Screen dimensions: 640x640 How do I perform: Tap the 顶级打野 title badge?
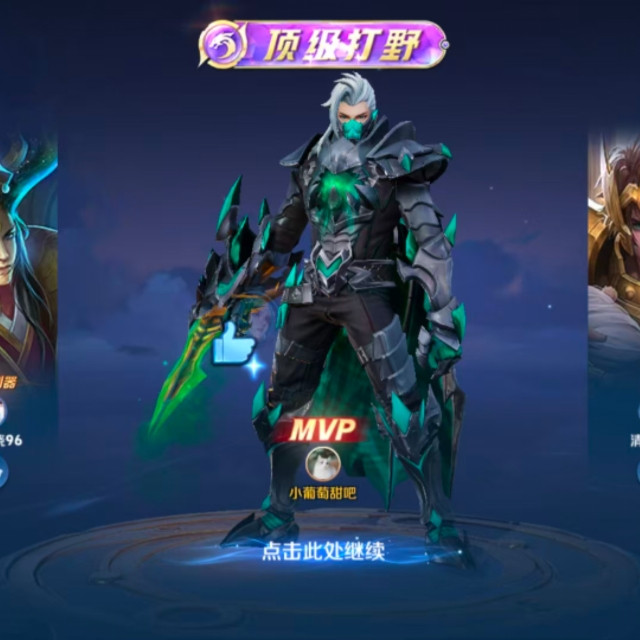(x=322, y=45)
